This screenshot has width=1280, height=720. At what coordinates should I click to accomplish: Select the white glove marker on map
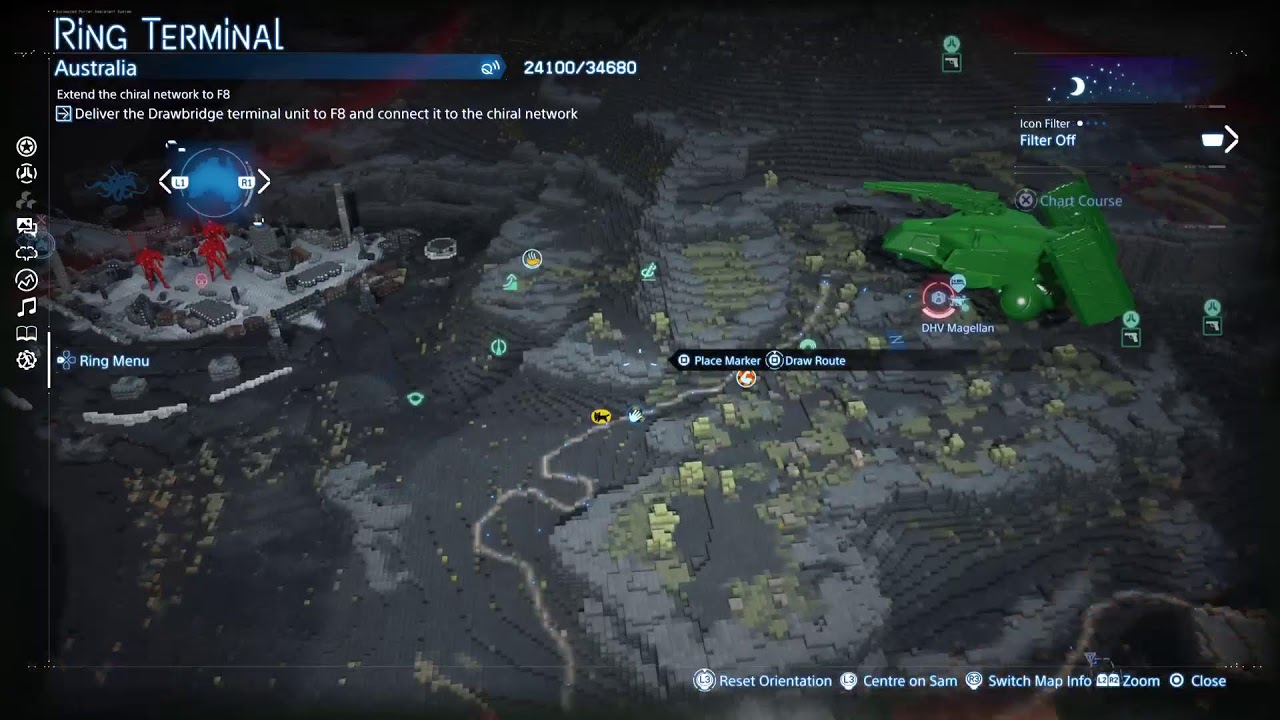point(635,414)
